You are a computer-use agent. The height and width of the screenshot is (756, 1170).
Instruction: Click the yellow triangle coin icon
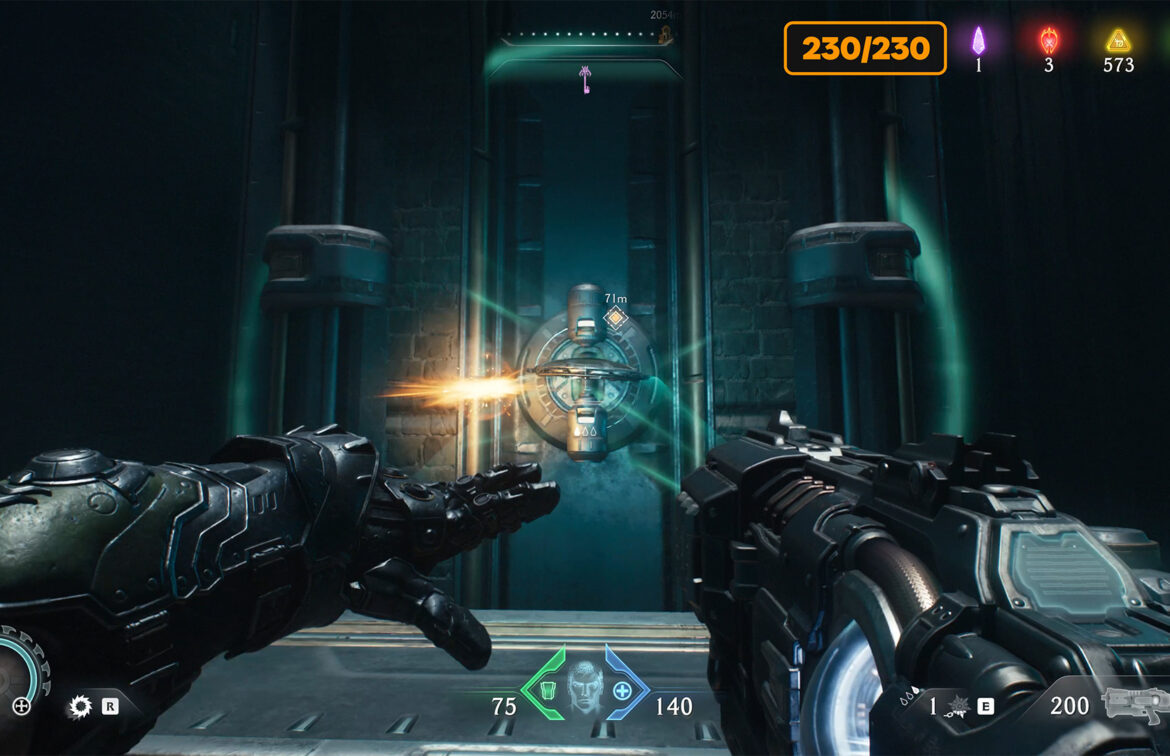click(1117, 41)
